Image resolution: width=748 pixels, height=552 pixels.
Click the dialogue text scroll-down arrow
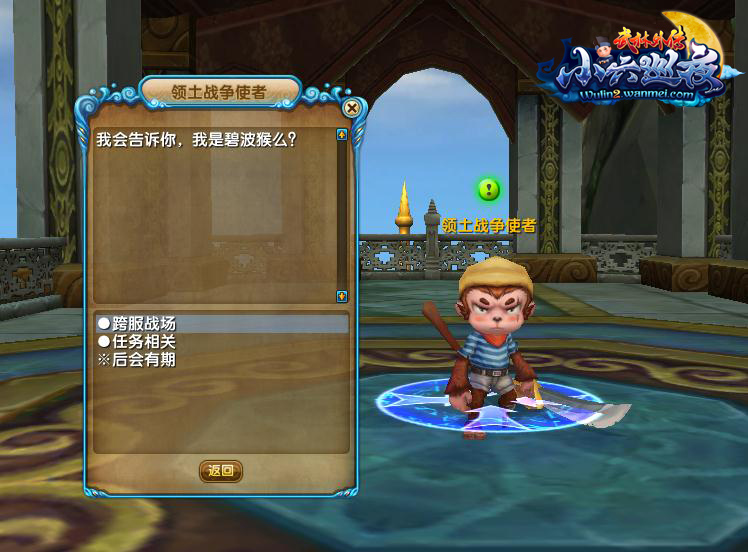click(342, 296)
